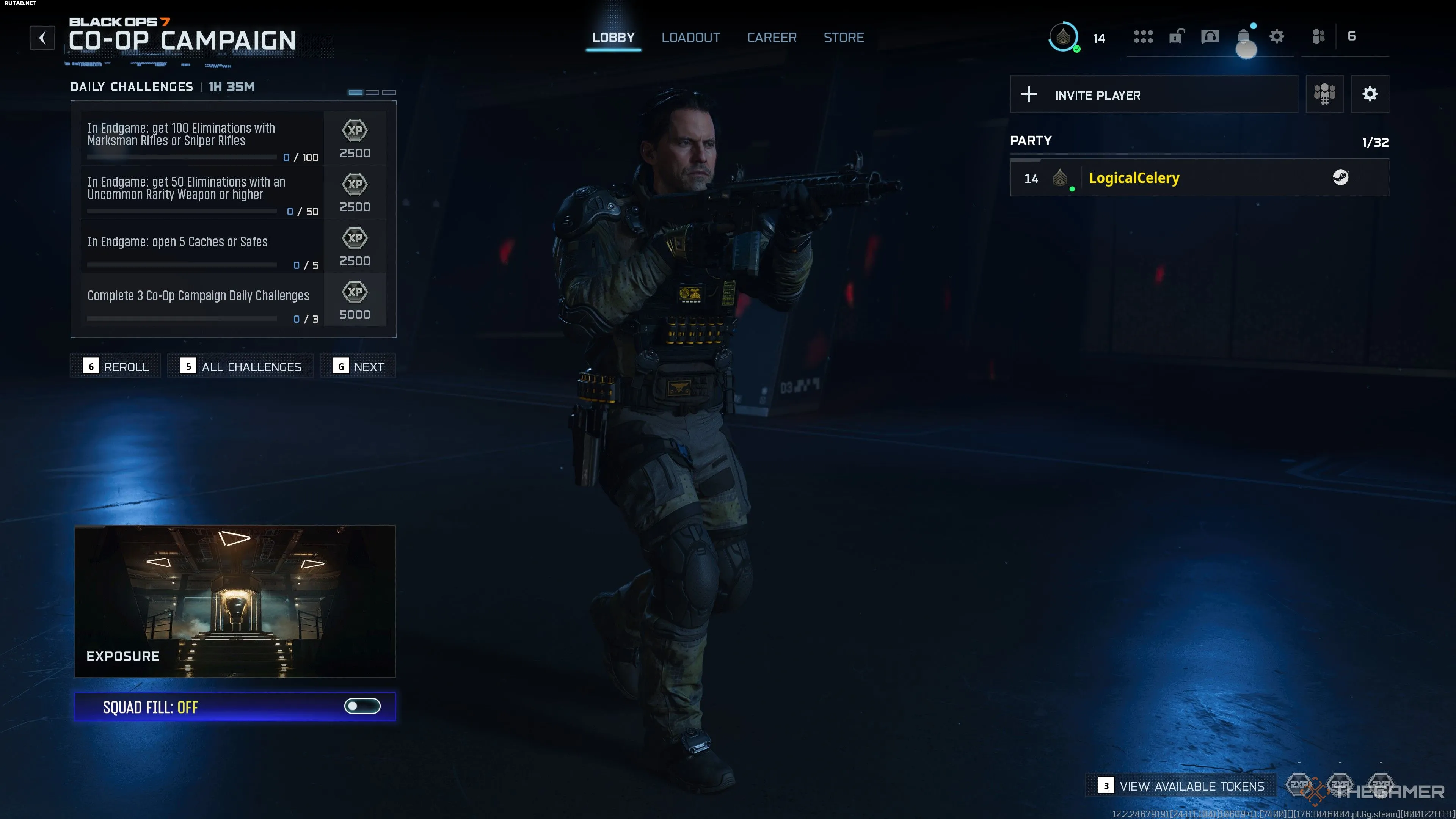Open the party settings gear button
Image resolution: width=1456 pixels, height=819 pixels.
pyautogui.click(x=1370, y=94)
